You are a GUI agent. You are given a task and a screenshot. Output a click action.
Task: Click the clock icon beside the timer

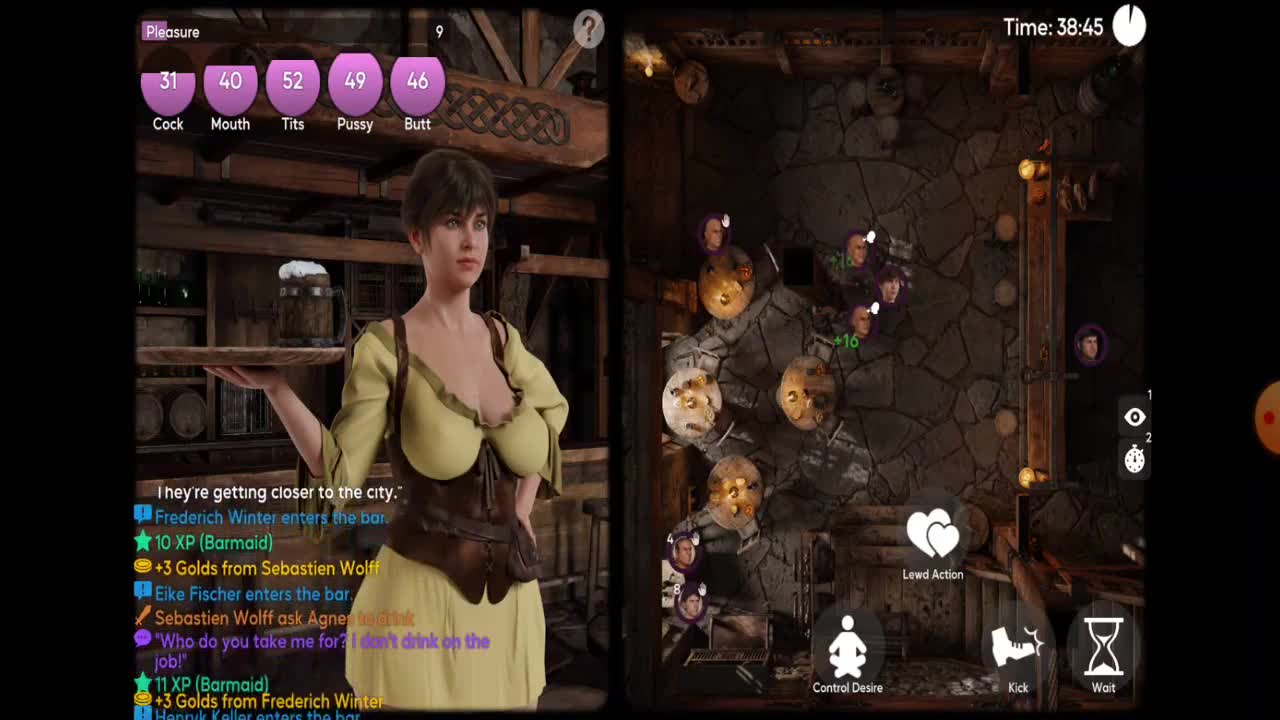(x=1129, y=26)
